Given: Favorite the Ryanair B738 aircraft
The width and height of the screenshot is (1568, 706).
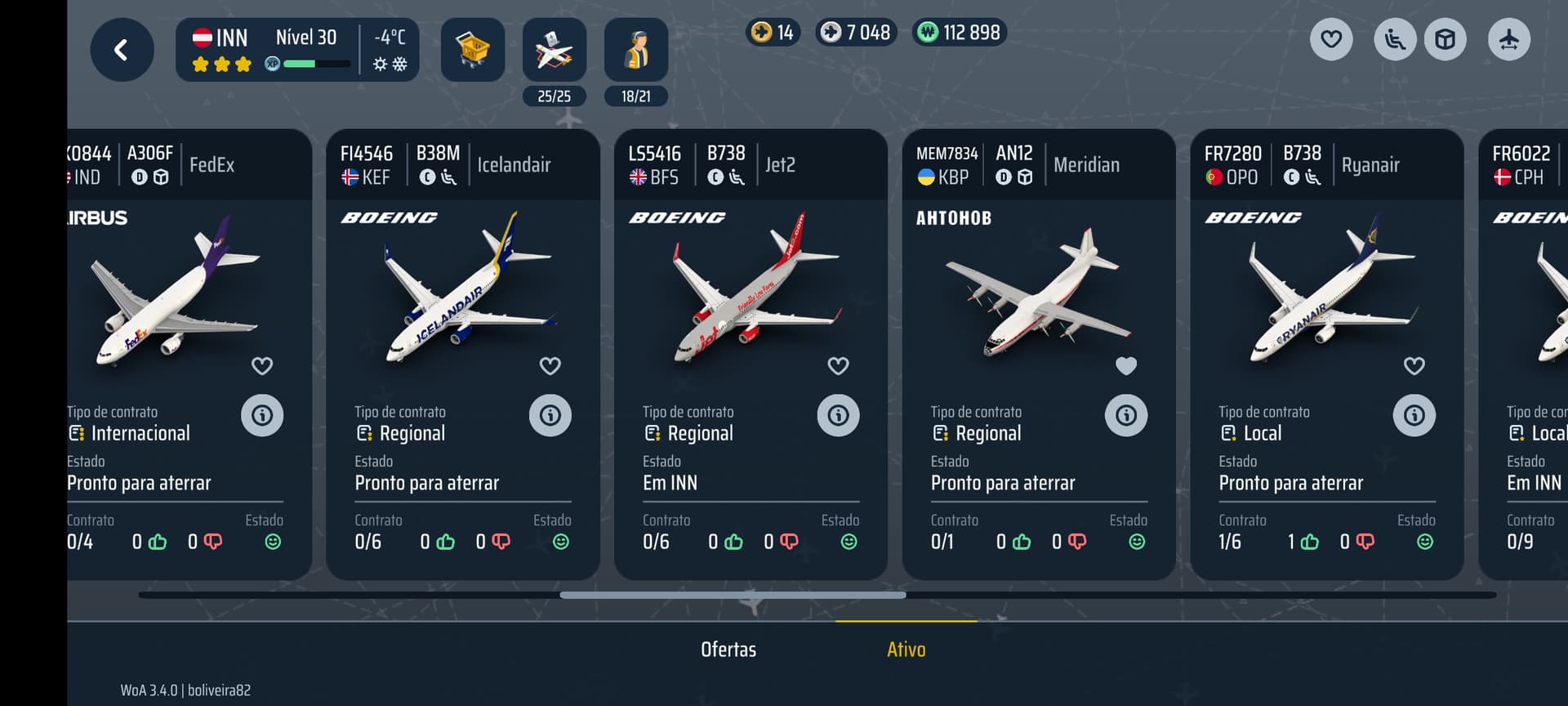Looking at the screenshot, I should tap(1414, 366).
